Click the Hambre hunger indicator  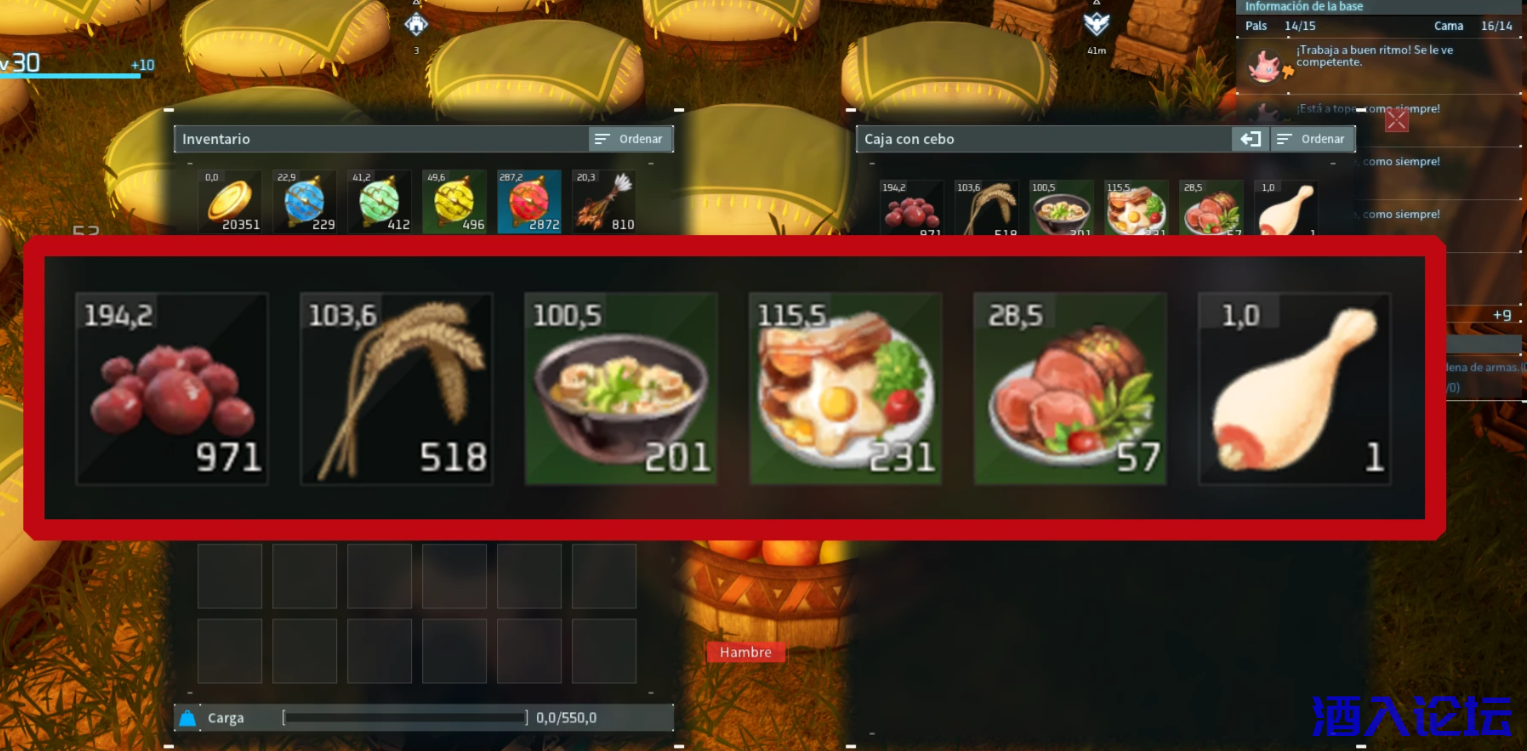point(746,651)
